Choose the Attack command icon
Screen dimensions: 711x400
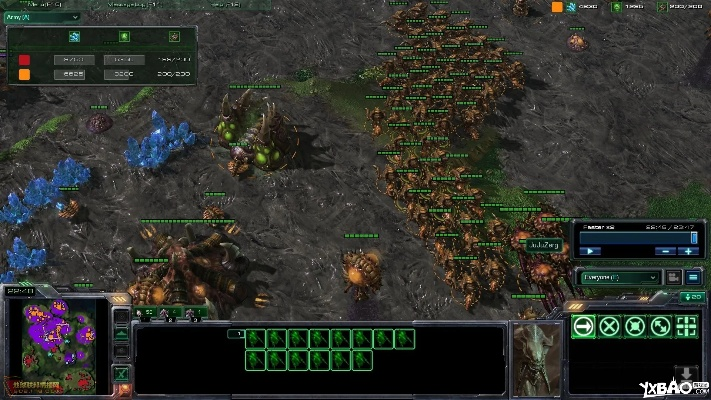pyautogui.click(x=686, y=326)
